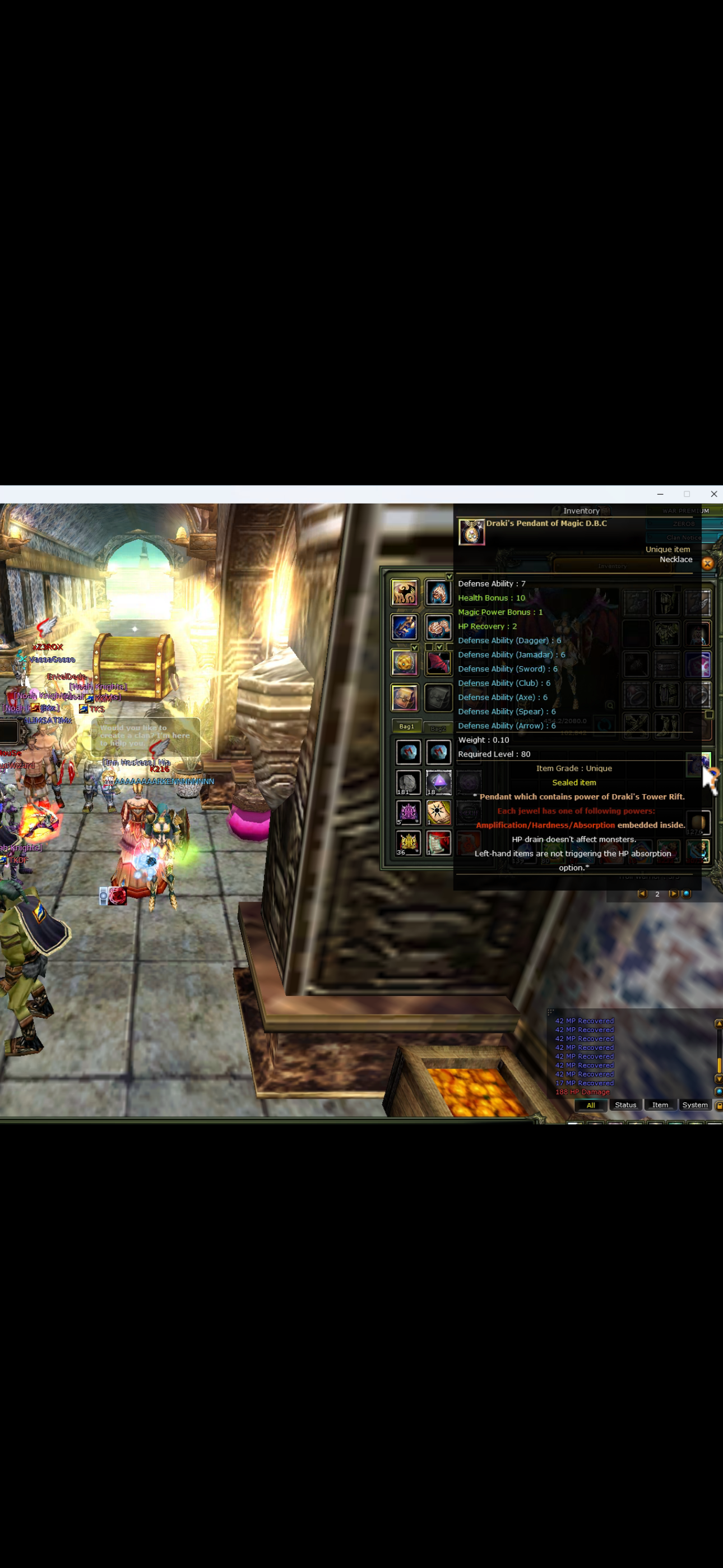Image resolution: width=723 pixels, height=1568 pixels.
Task: Select the gold emblem stack of 36
Action: pos(407,842)
